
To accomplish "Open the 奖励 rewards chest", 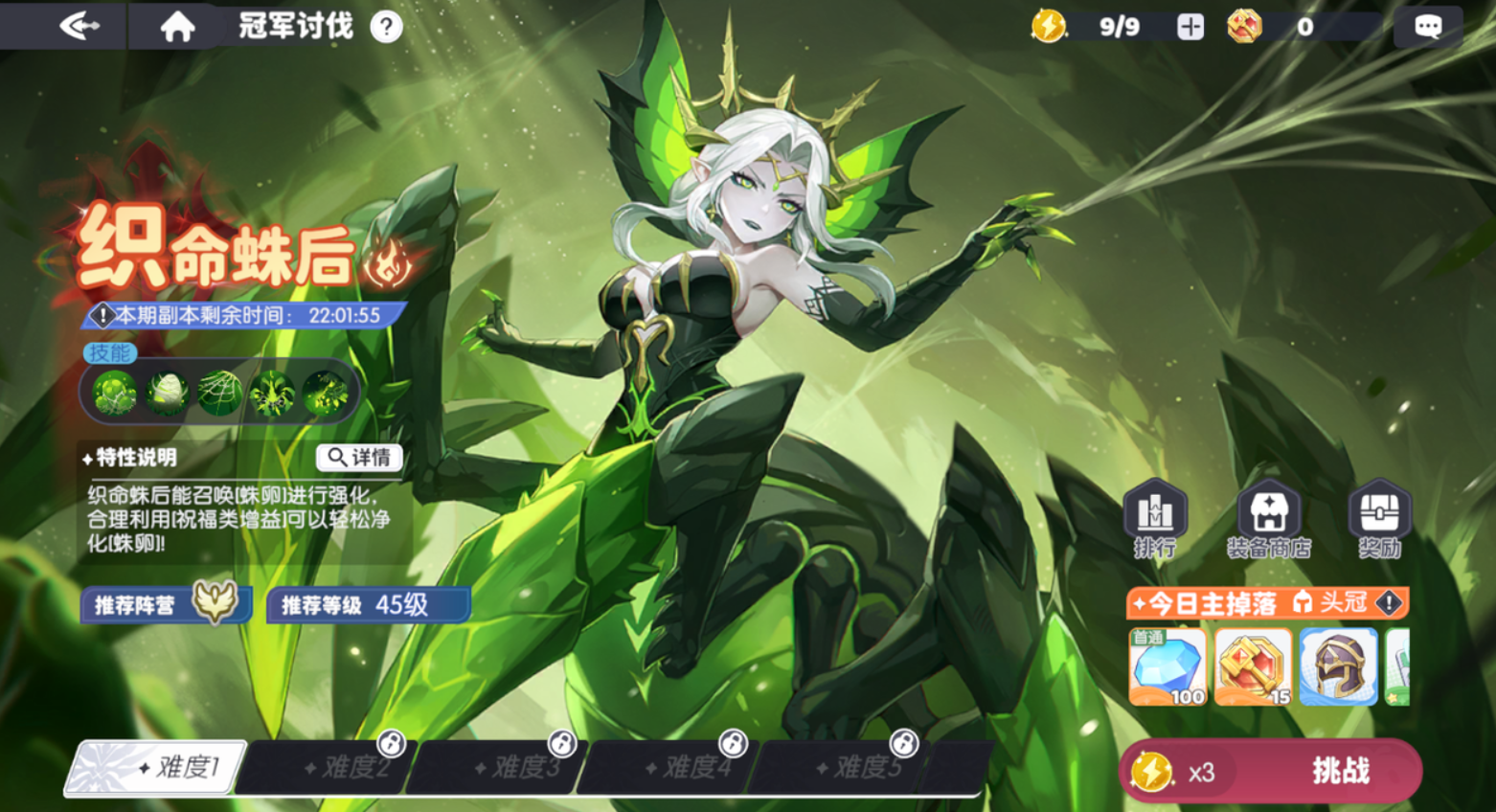I will tap(1379, 518).
